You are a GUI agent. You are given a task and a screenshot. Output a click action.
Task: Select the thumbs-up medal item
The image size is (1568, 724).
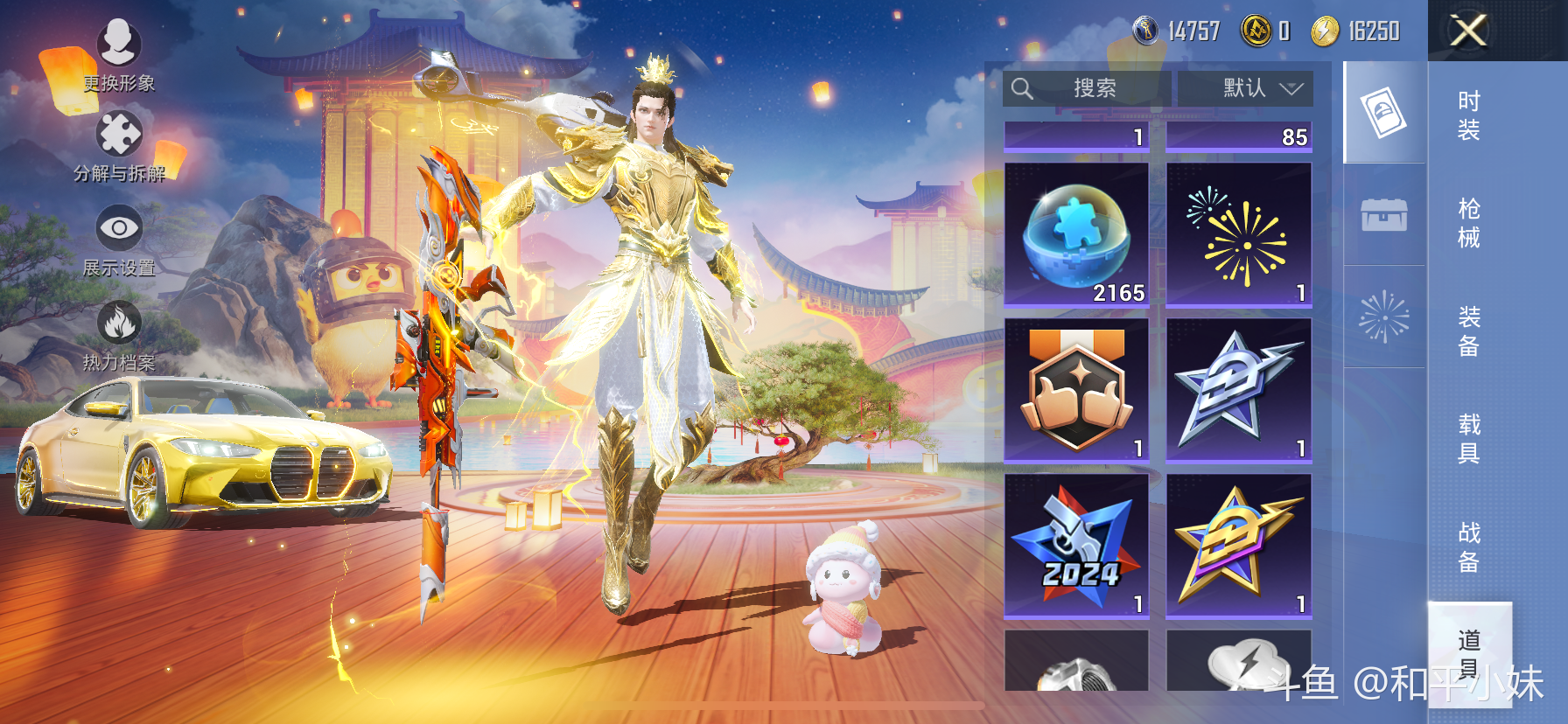pyautogui.click(x=1076, y=390)
